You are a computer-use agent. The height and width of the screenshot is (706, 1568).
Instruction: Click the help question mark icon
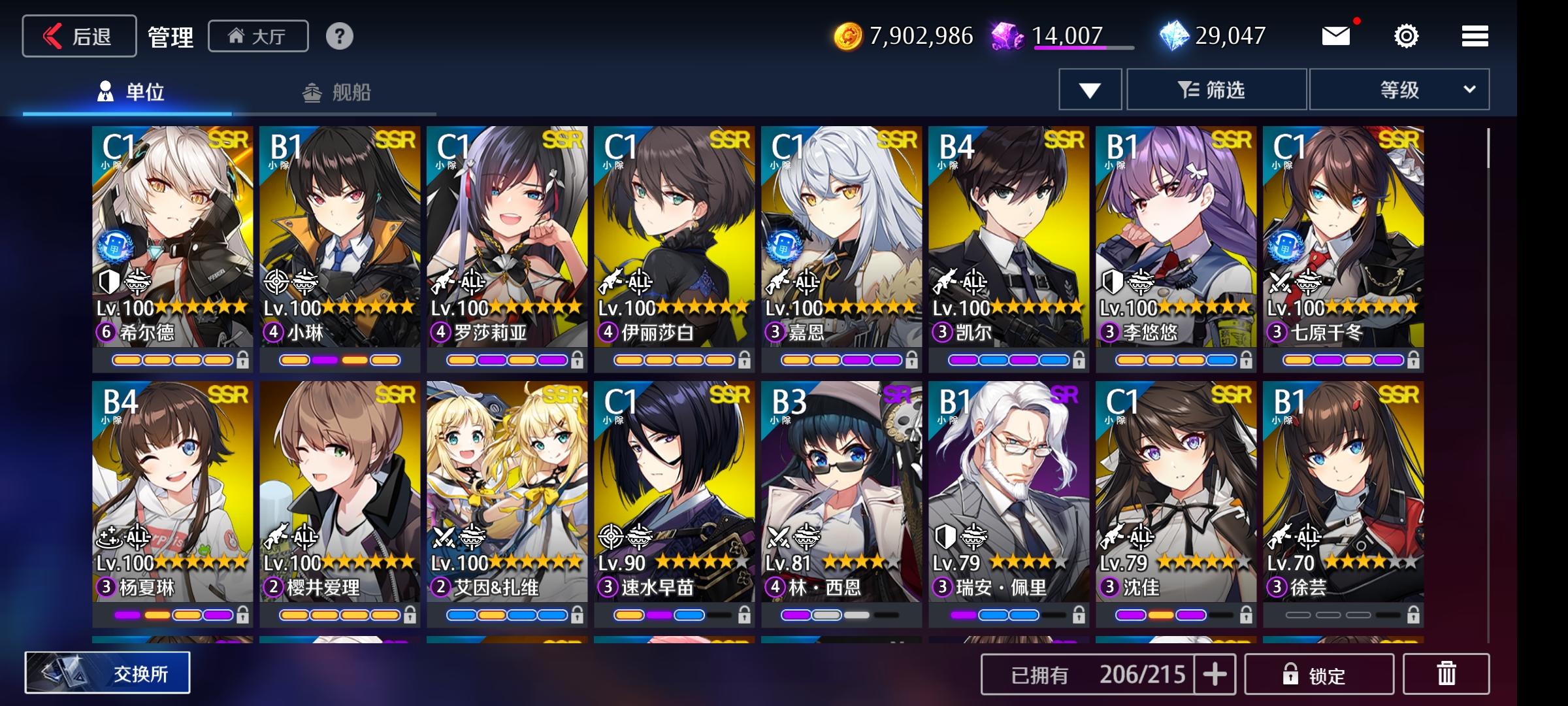[x=339, y=36]
